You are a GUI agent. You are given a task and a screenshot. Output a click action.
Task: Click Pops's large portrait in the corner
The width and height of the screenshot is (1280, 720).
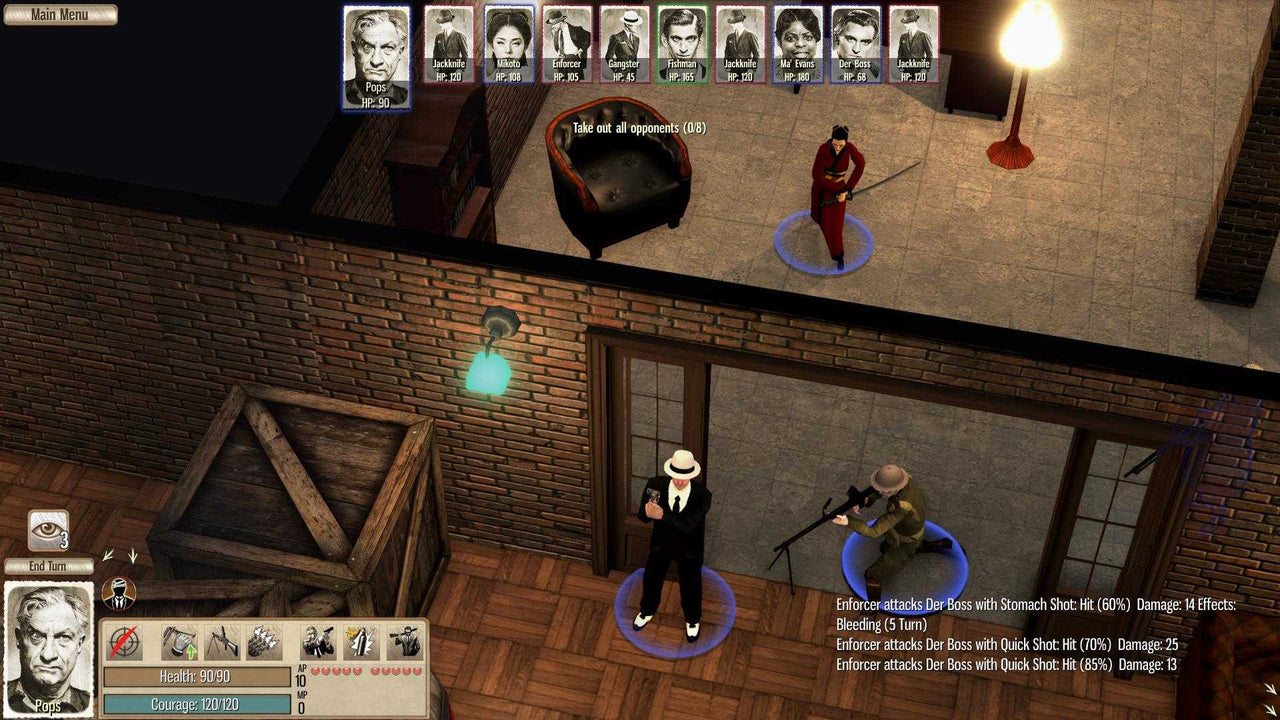(48, 650)
